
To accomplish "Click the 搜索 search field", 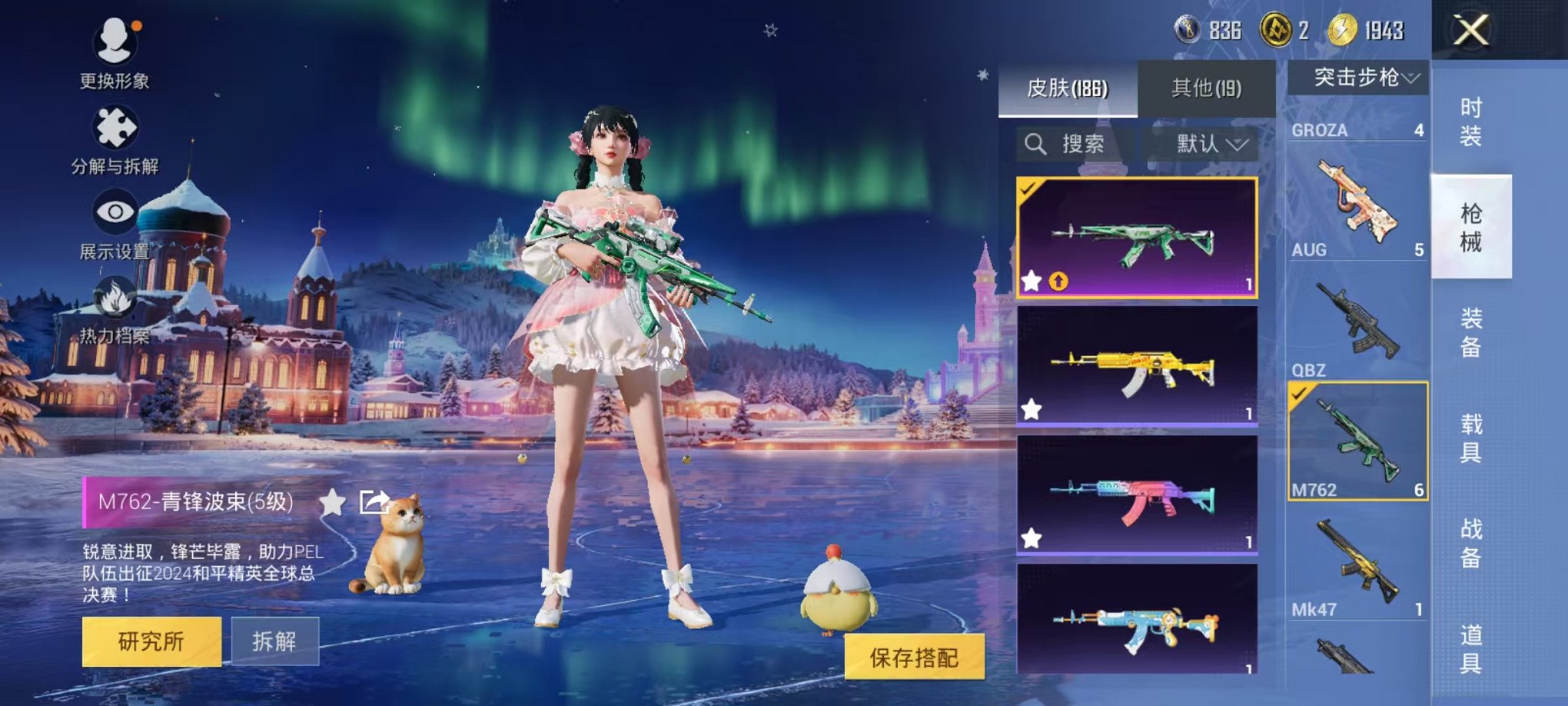I will (x=1076, y=144).
